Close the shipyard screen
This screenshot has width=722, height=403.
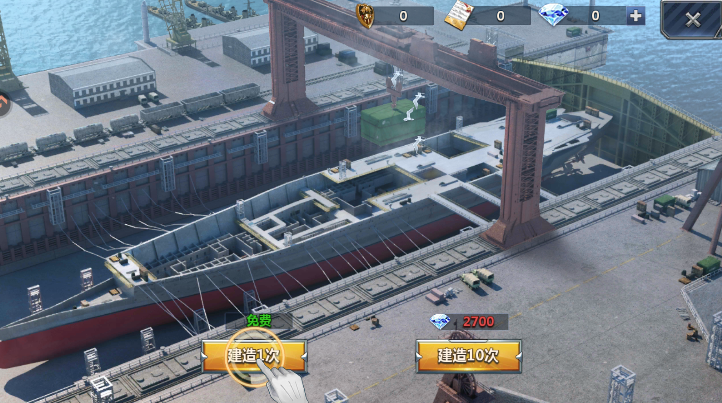[693, 18]
